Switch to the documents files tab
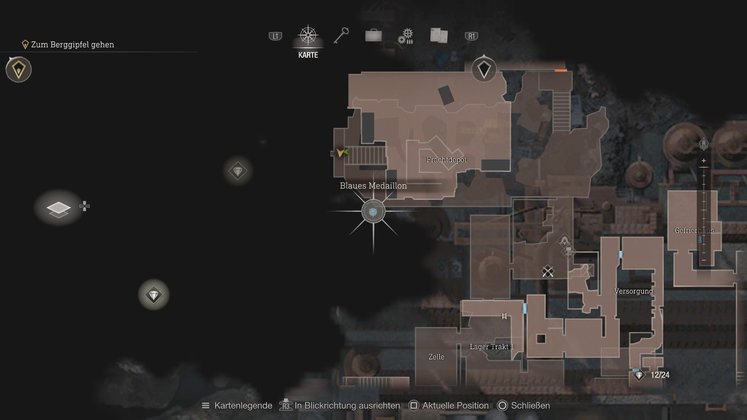 437,36
